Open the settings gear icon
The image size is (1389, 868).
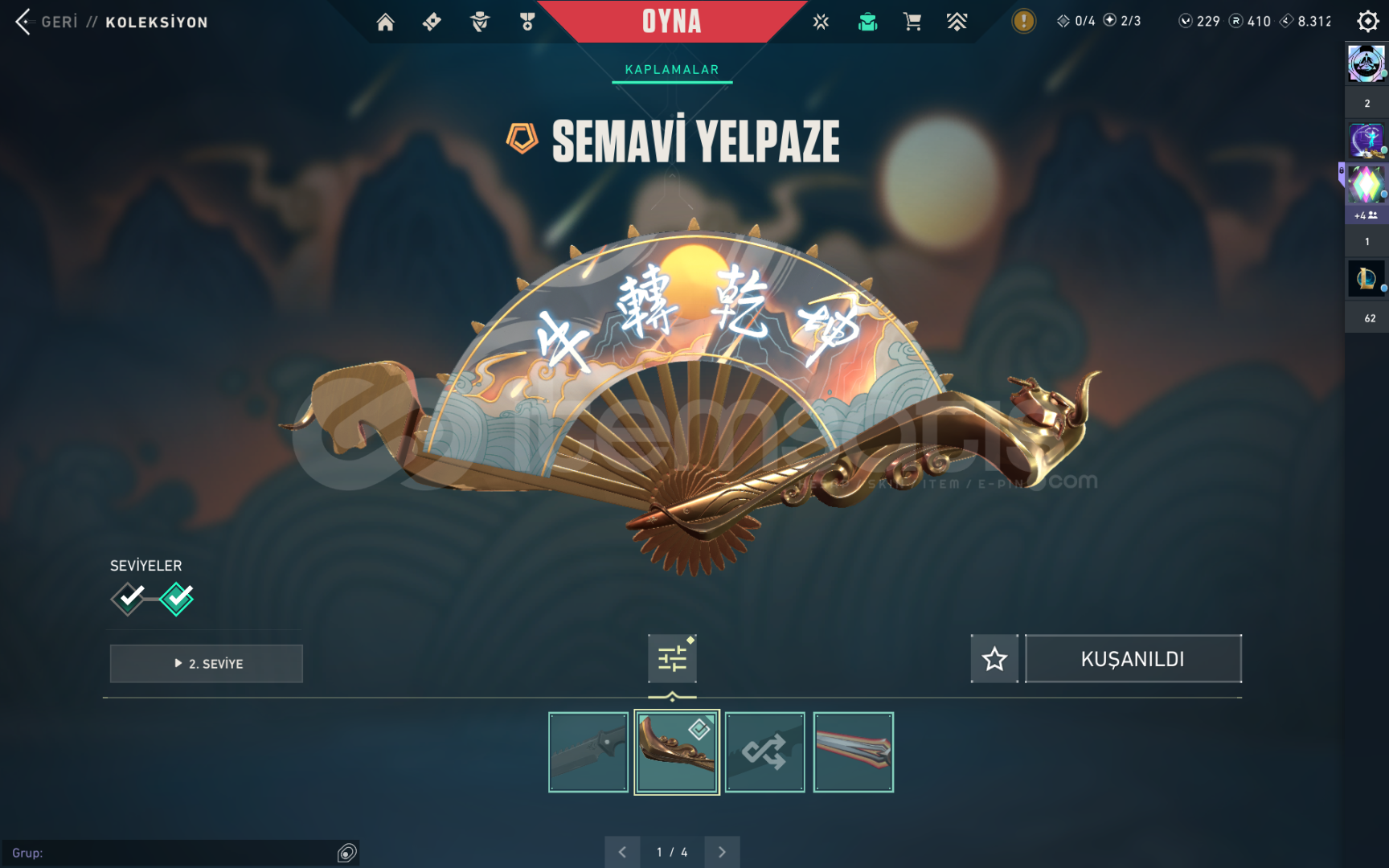1367,21
